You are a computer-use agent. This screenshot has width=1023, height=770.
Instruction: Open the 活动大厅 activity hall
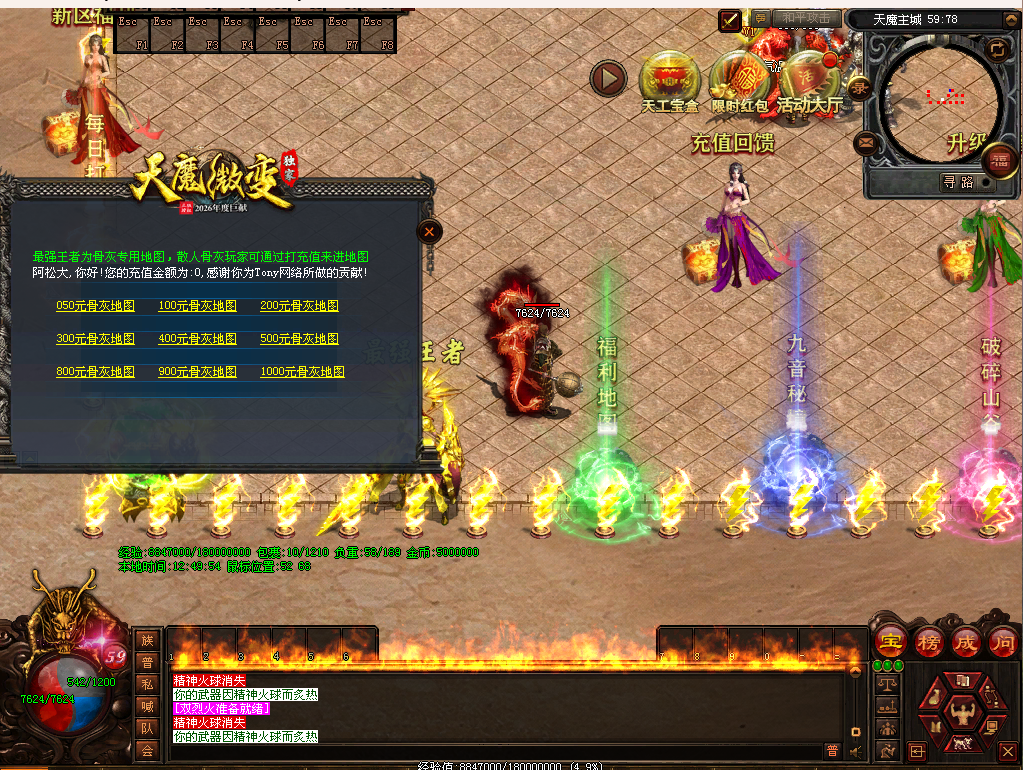[x=809, y=78]
